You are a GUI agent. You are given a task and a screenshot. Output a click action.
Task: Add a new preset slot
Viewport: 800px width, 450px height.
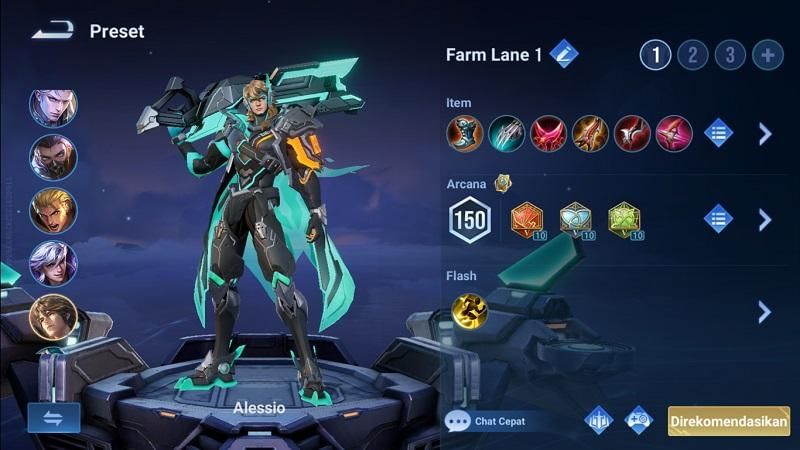(767, 55)
